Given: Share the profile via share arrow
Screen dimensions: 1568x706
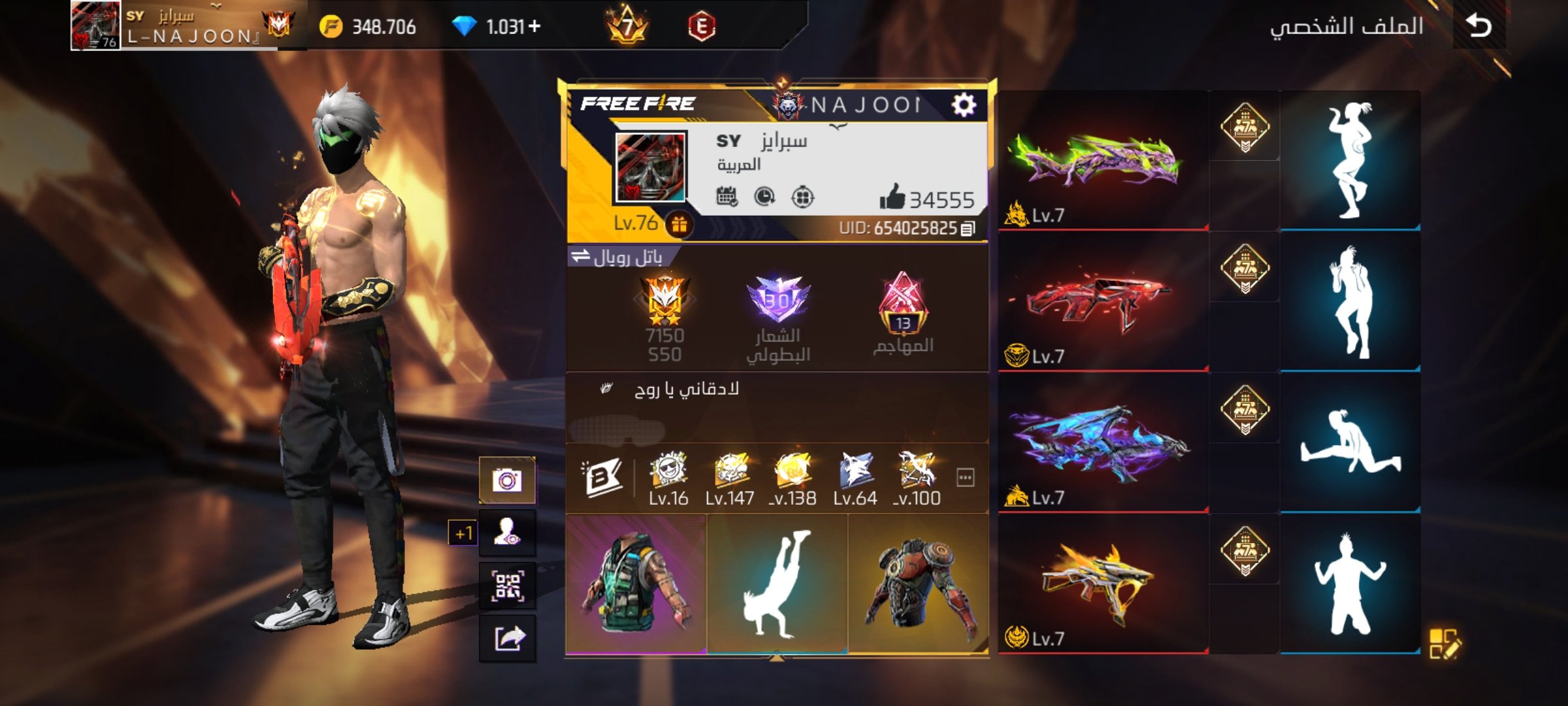Looking at the screenshot, I should pyautogui.click(x=508, y=638).
